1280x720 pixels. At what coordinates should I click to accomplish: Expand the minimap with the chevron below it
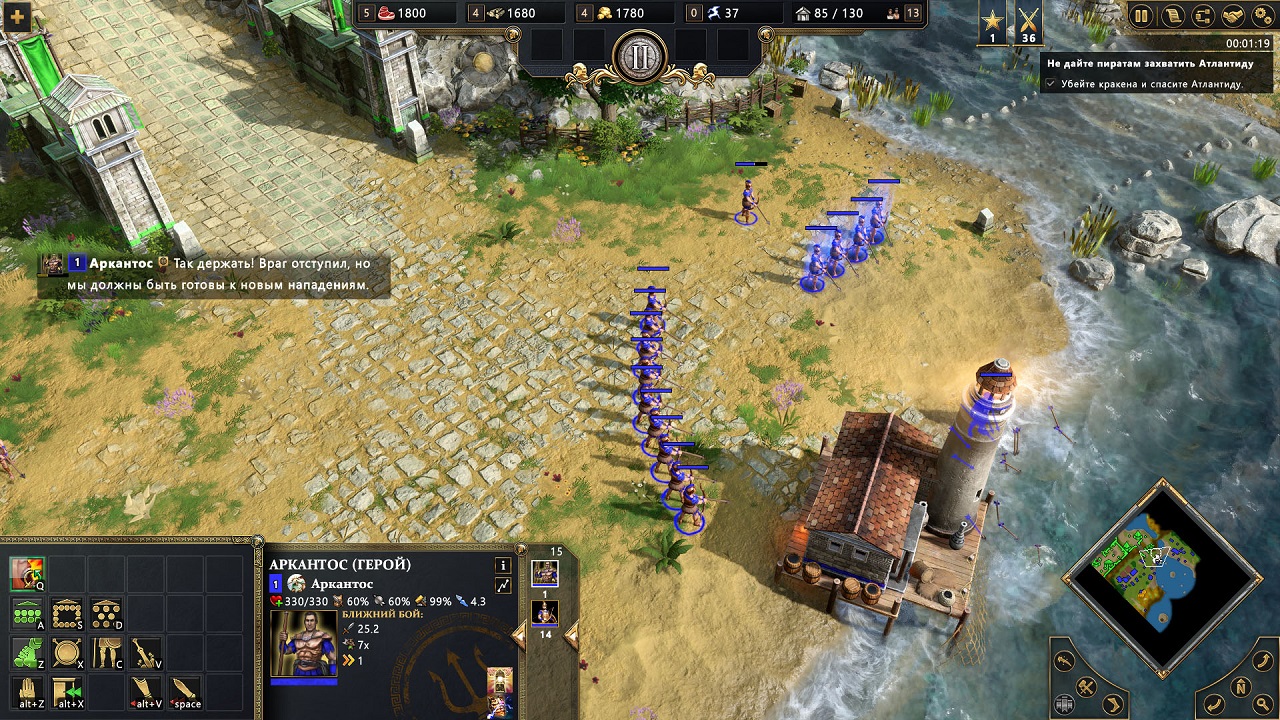click(1163, 674)
